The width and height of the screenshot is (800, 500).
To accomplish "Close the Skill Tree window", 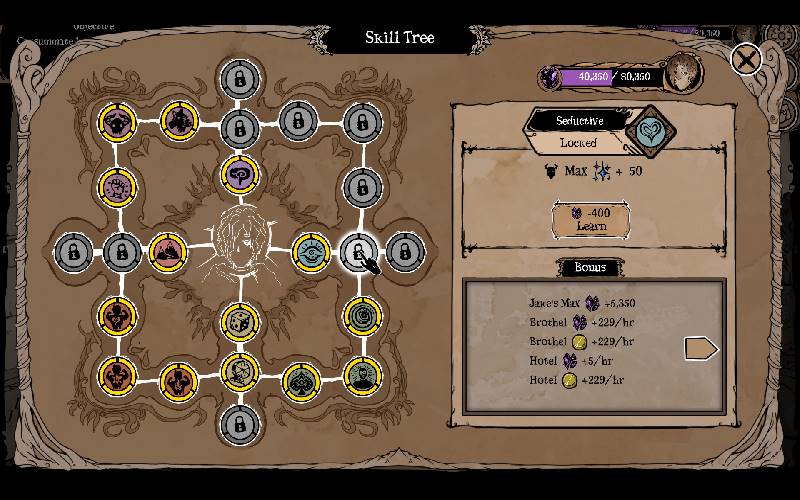I will 746,59.
